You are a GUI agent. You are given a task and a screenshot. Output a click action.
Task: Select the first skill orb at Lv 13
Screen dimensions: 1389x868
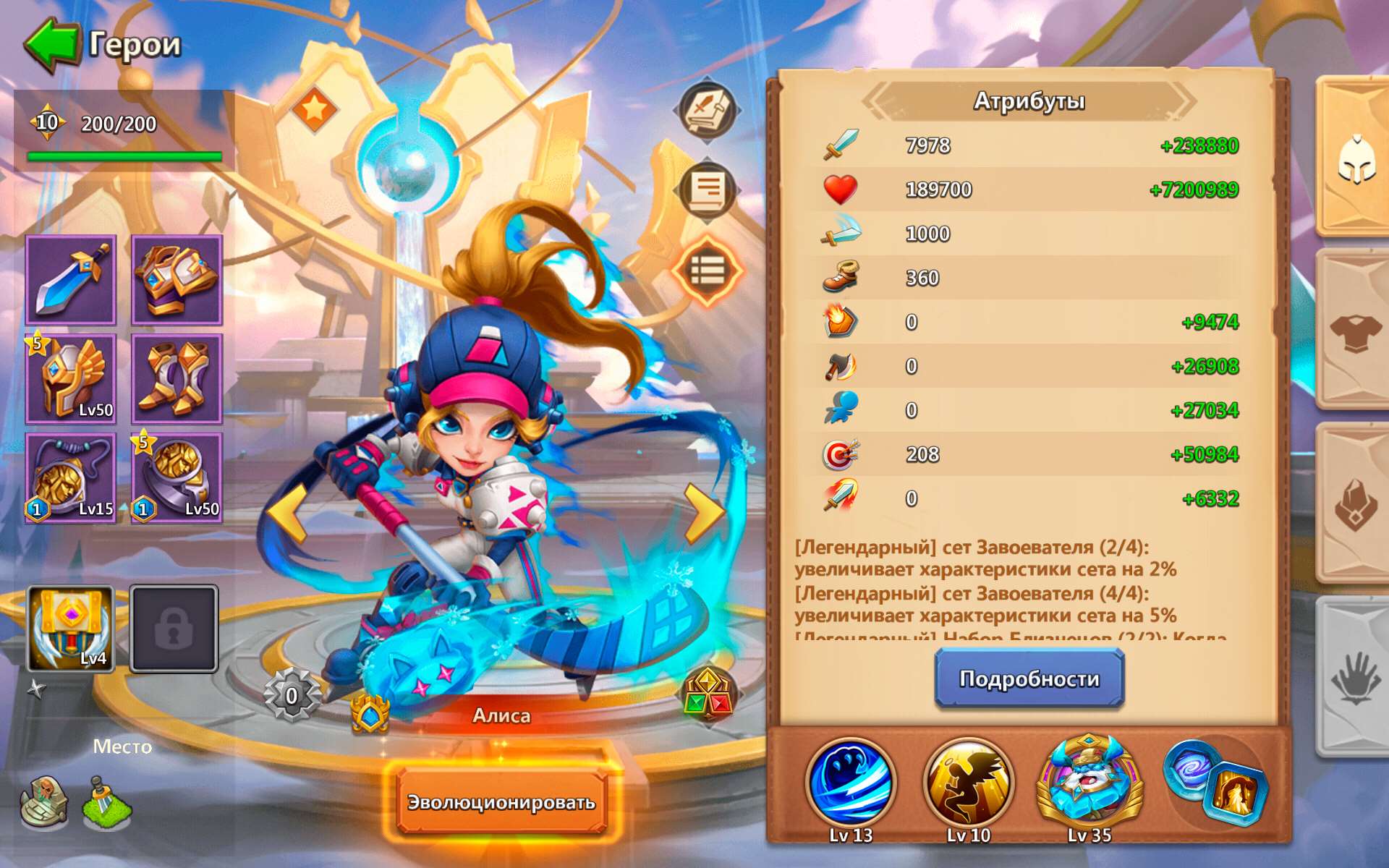pyautogui.click(x=850, y=785)
